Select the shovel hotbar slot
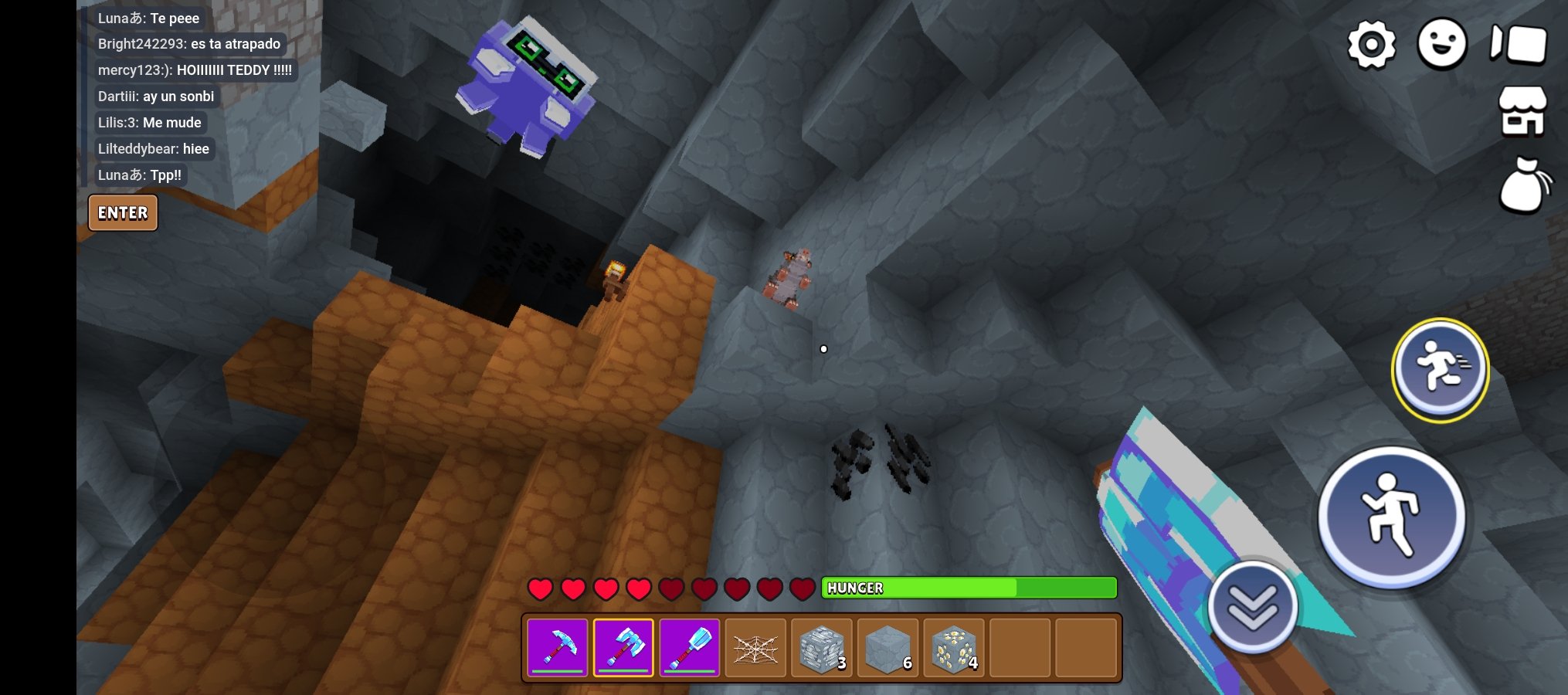 (x=689, y=647)
